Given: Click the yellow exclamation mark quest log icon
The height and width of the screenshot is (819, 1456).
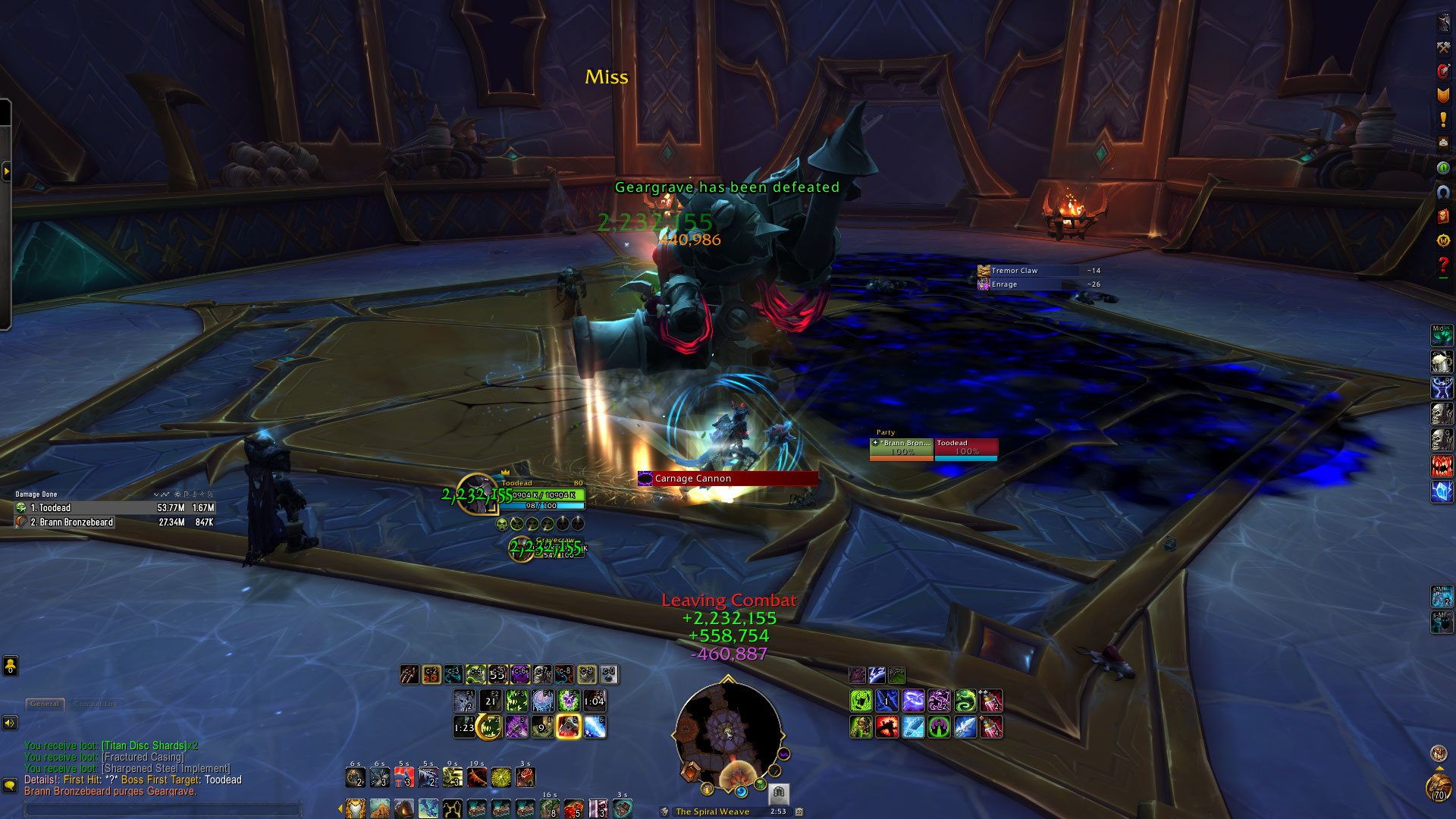Looking at the screenshot, I should [x=1443, y=119].
